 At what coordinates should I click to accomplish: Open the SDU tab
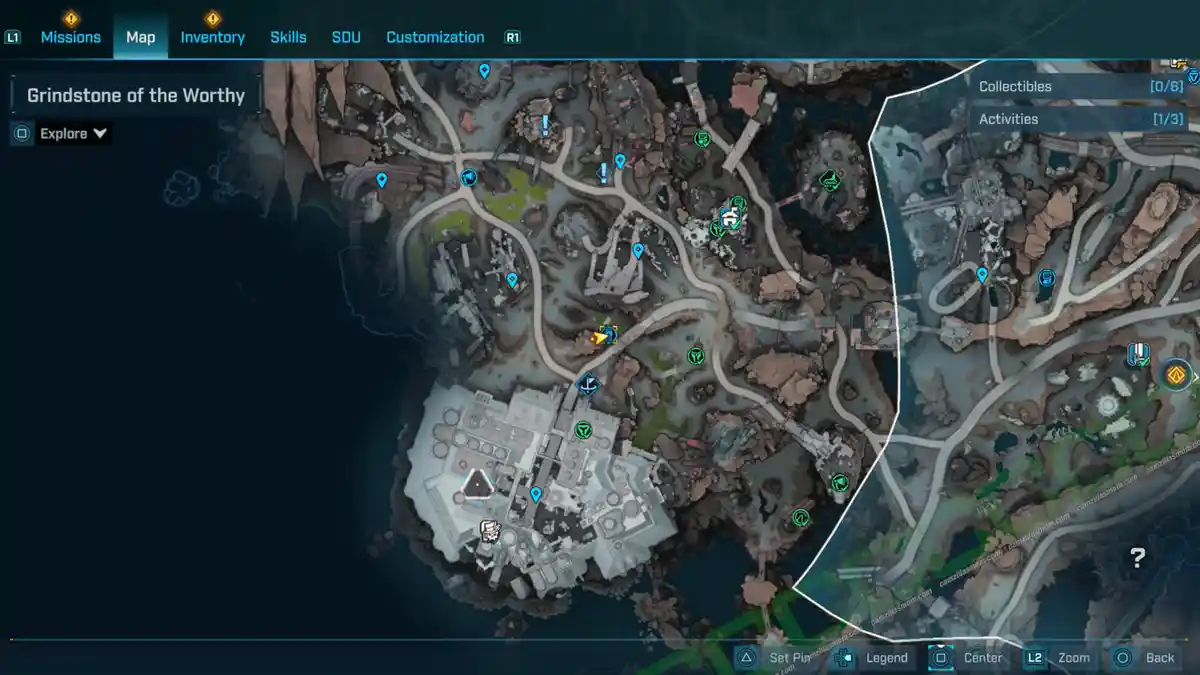(346, 37)
